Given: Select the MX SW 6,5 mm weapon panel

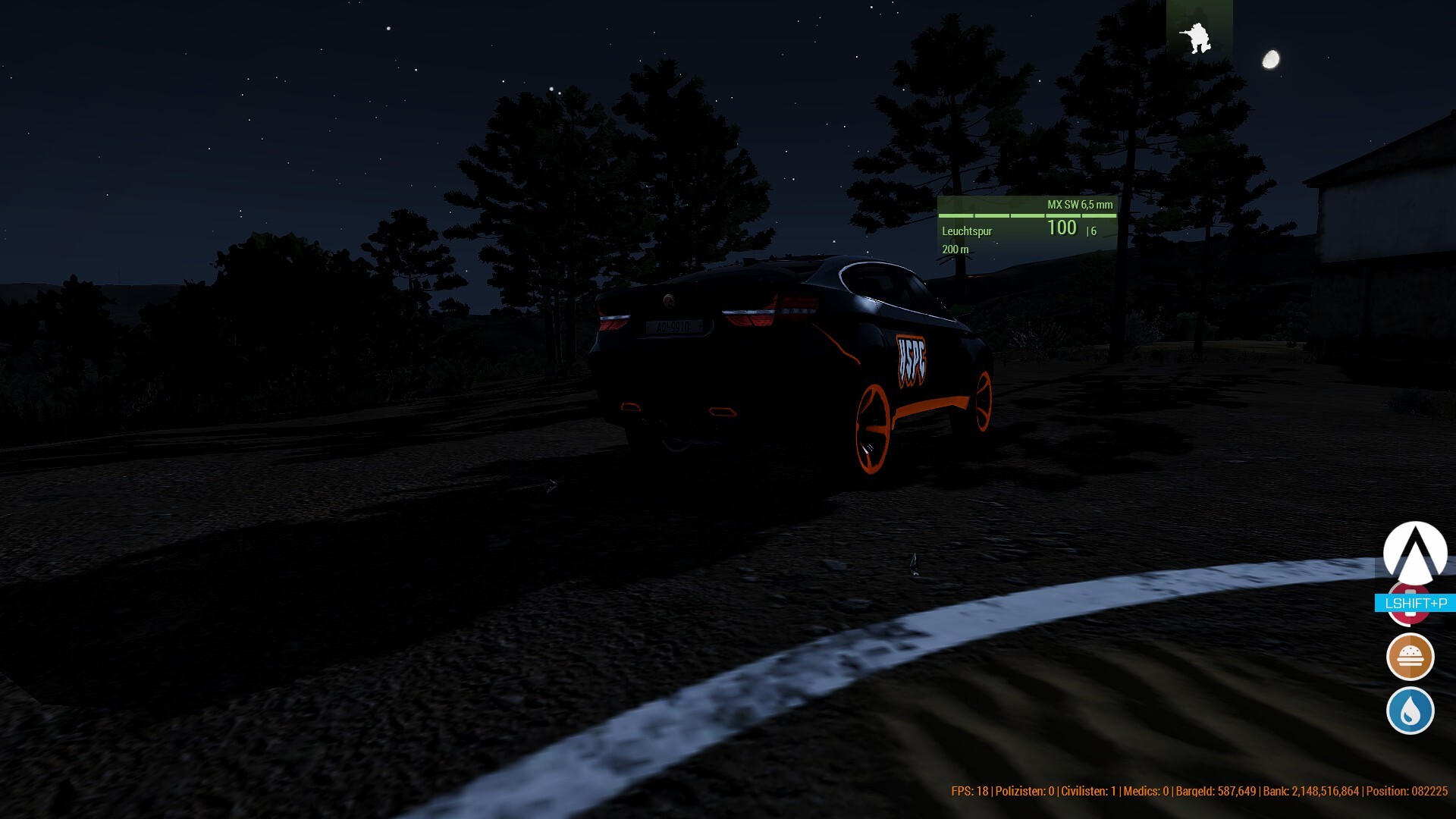Looking at the screenshot, I should [1027, 227].
